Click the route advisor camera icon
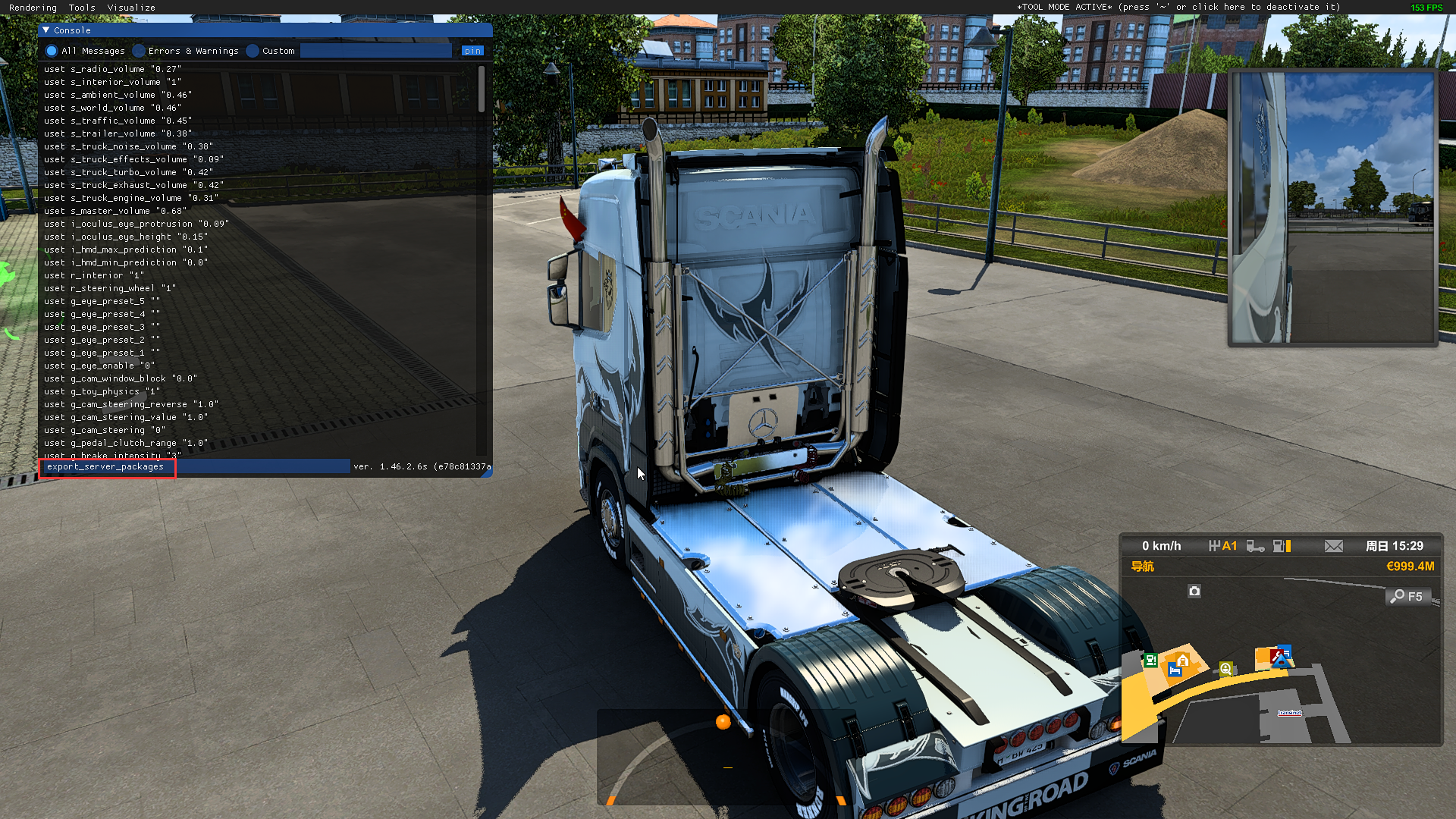This screenshot has width=1456, height=819. click(x=1194, y=591)
